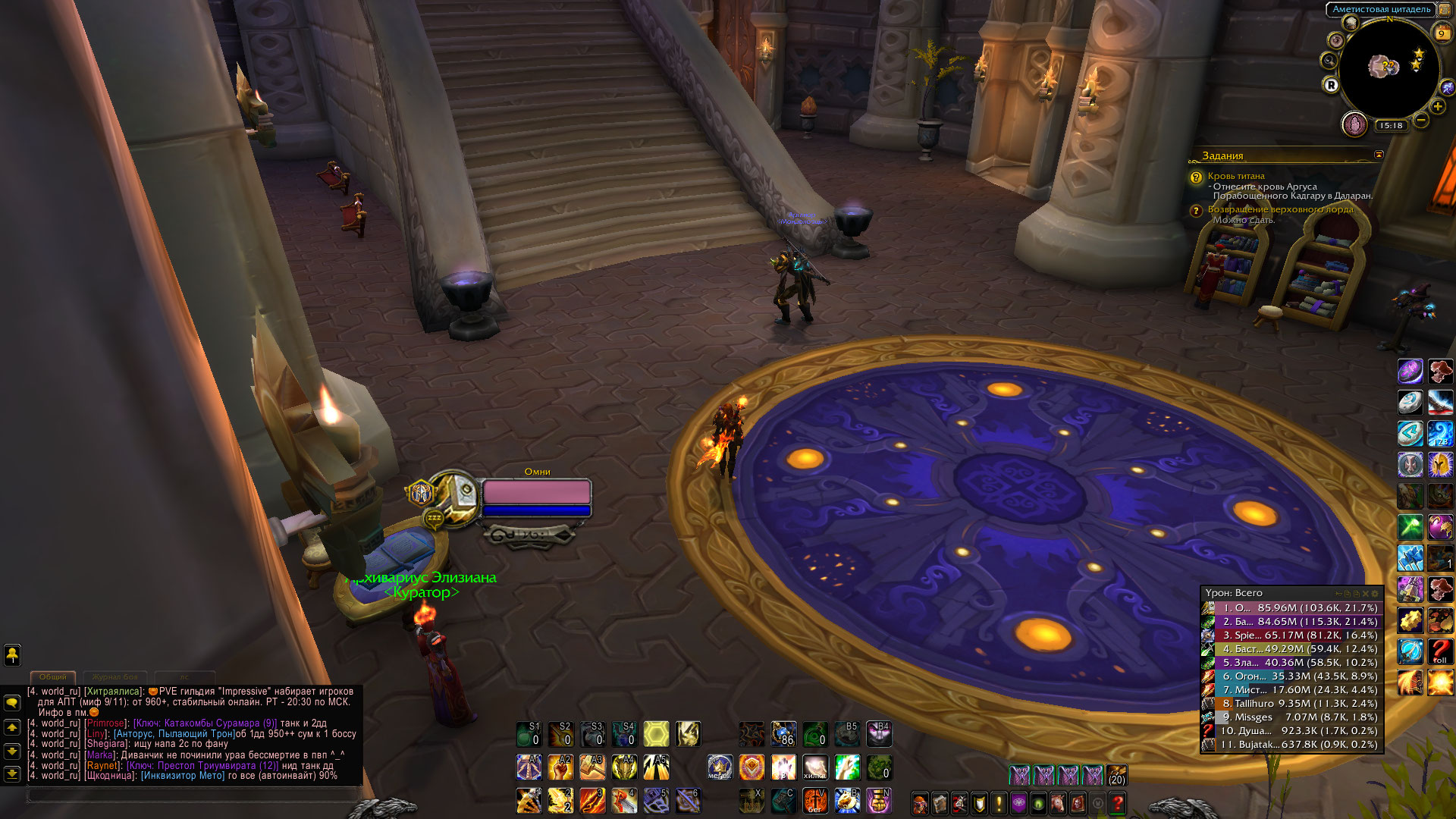Click the chat input box

193,795
